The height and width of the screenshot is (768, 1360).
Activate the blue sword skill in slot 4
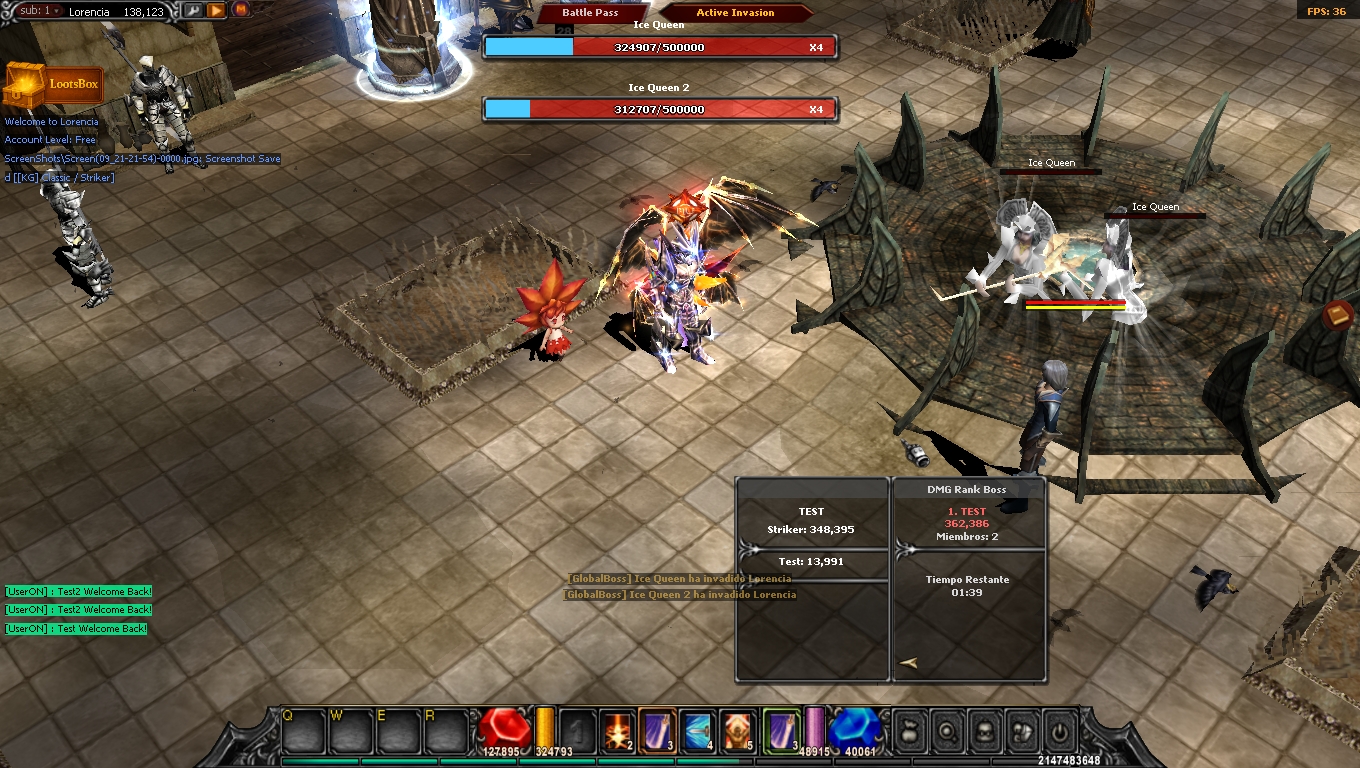point(697,731)
